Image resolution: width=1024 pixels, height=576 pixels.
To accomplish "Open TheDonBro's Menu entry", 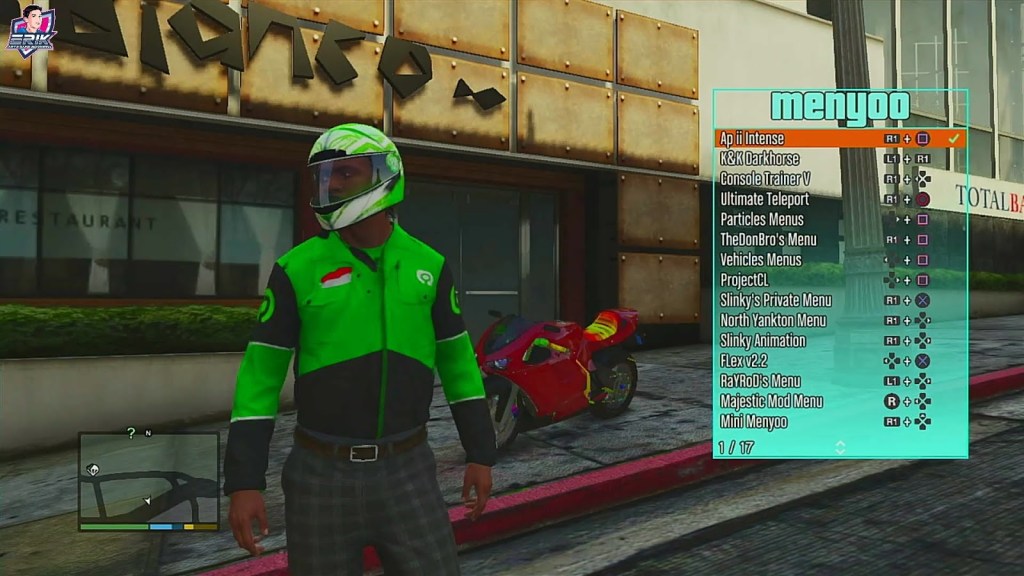I will 768,239.
